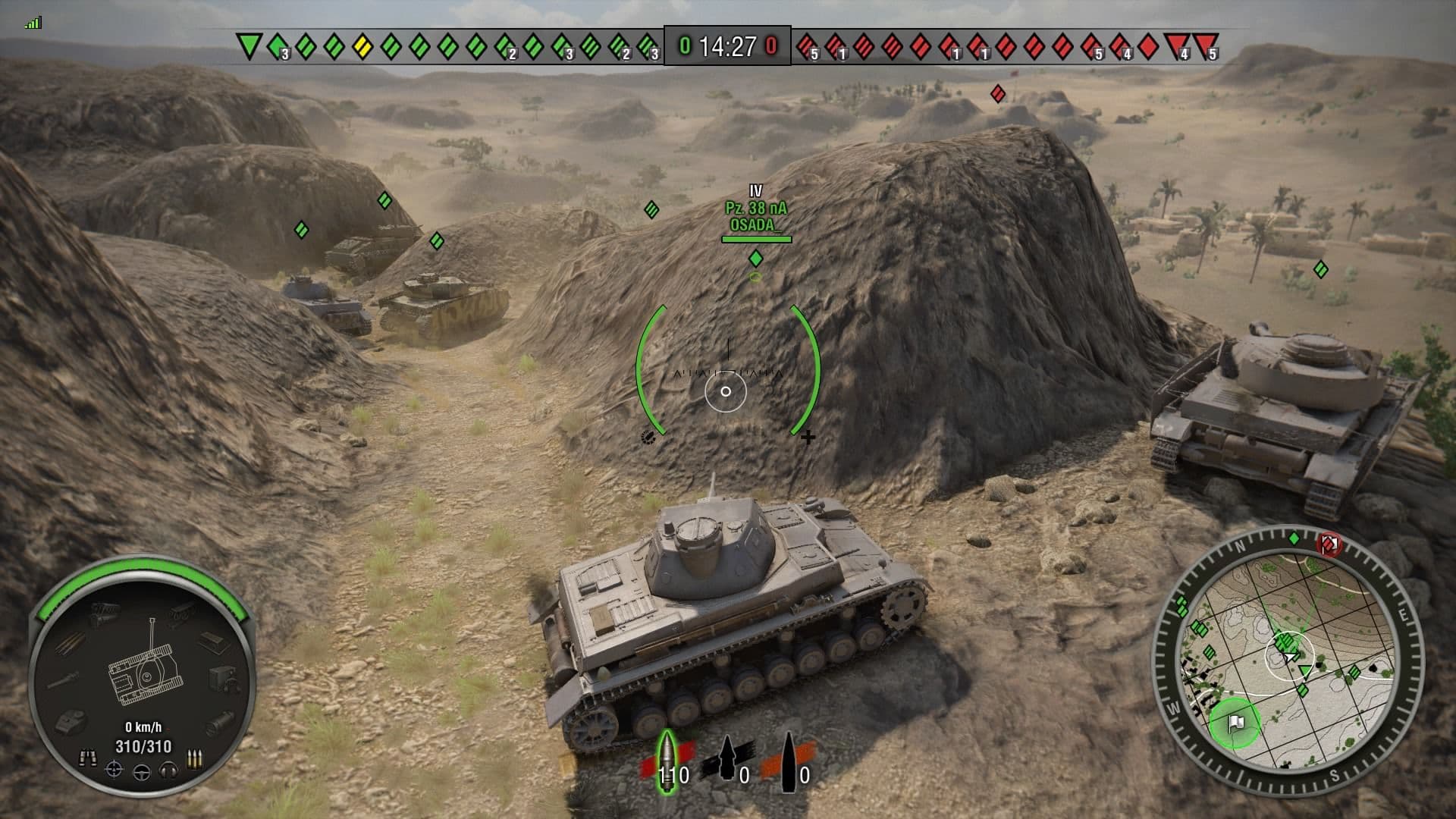This screenshot has width=1456, height=819.
Task: Click the steering wheel driver icon
Action: point(141,770)
